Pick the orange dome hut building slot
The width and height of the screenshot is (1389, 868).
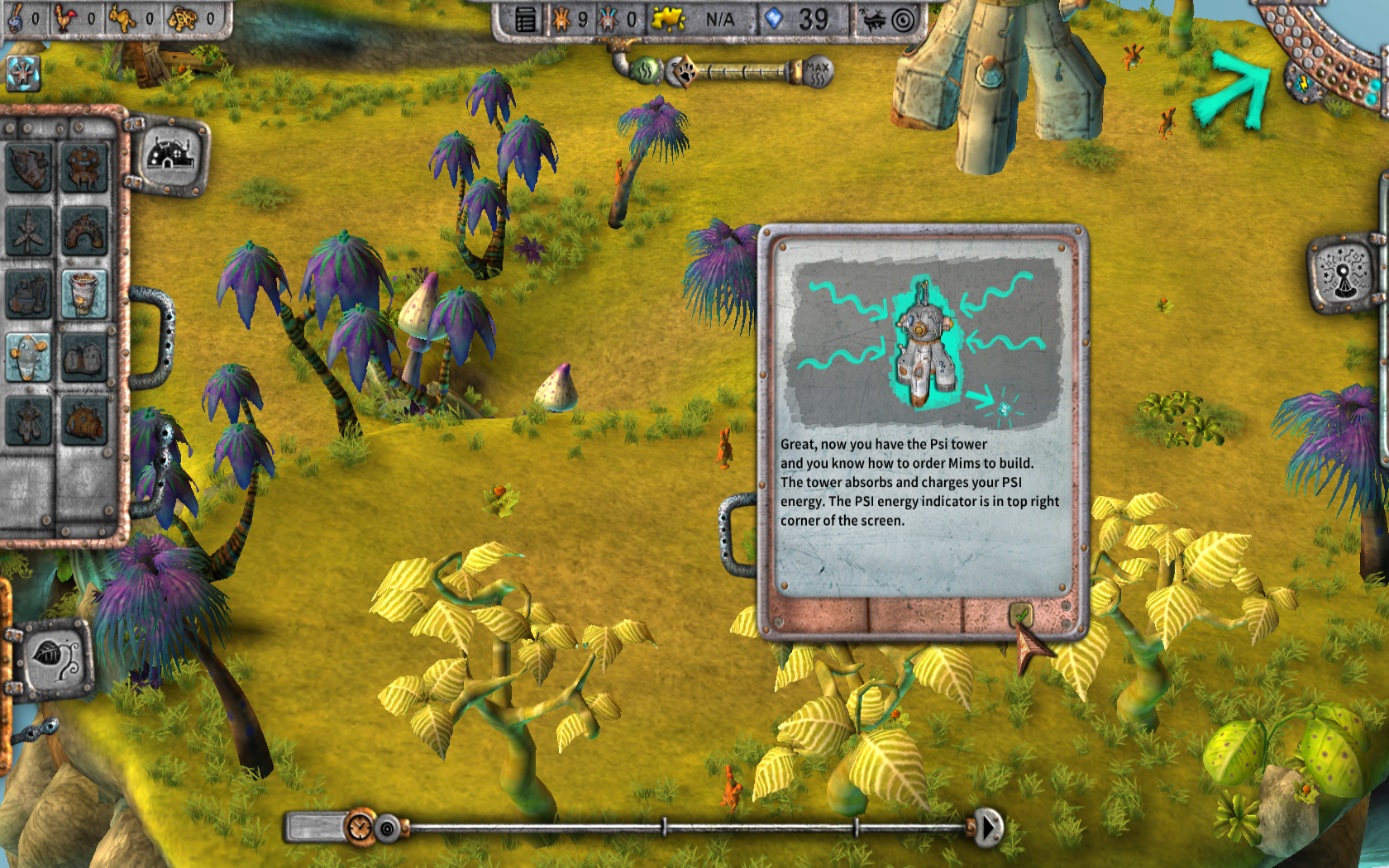pos(84,420)
